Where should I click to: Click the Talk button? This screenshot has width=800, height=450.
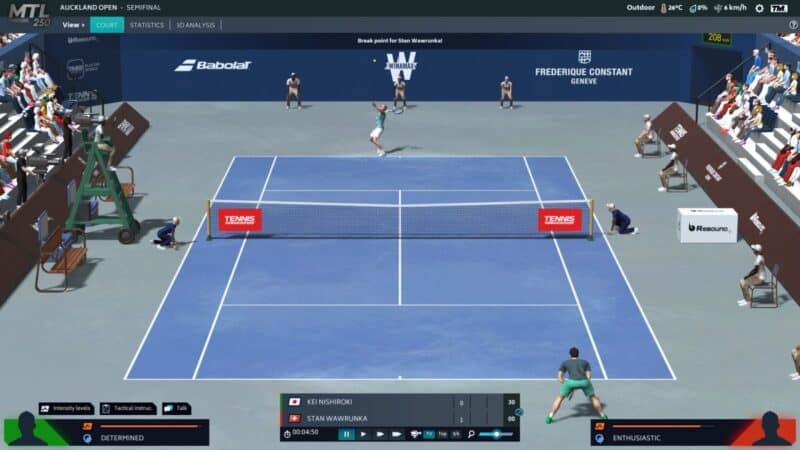point(175,408)
